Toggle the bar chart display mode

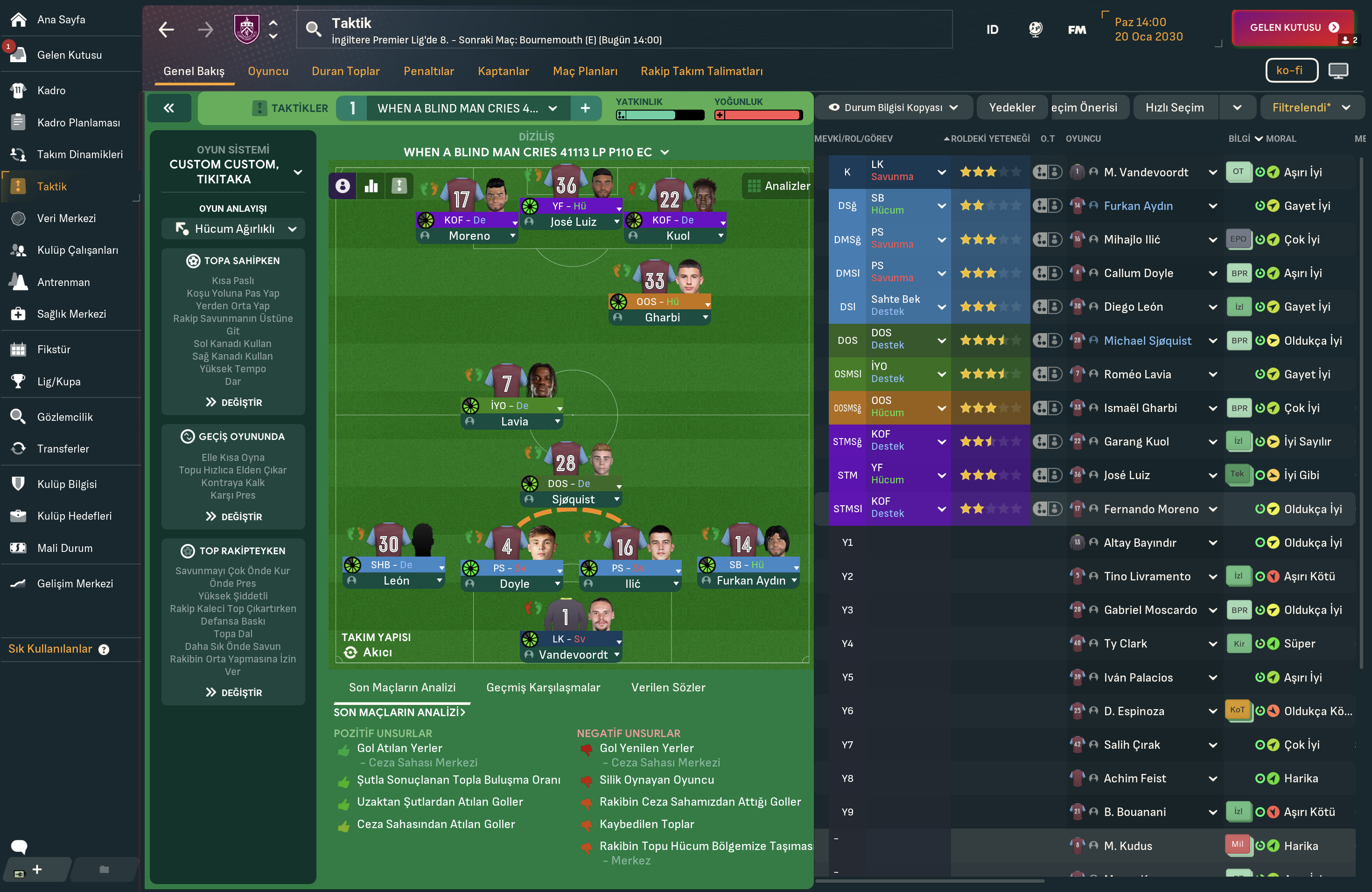click(371, 186)
